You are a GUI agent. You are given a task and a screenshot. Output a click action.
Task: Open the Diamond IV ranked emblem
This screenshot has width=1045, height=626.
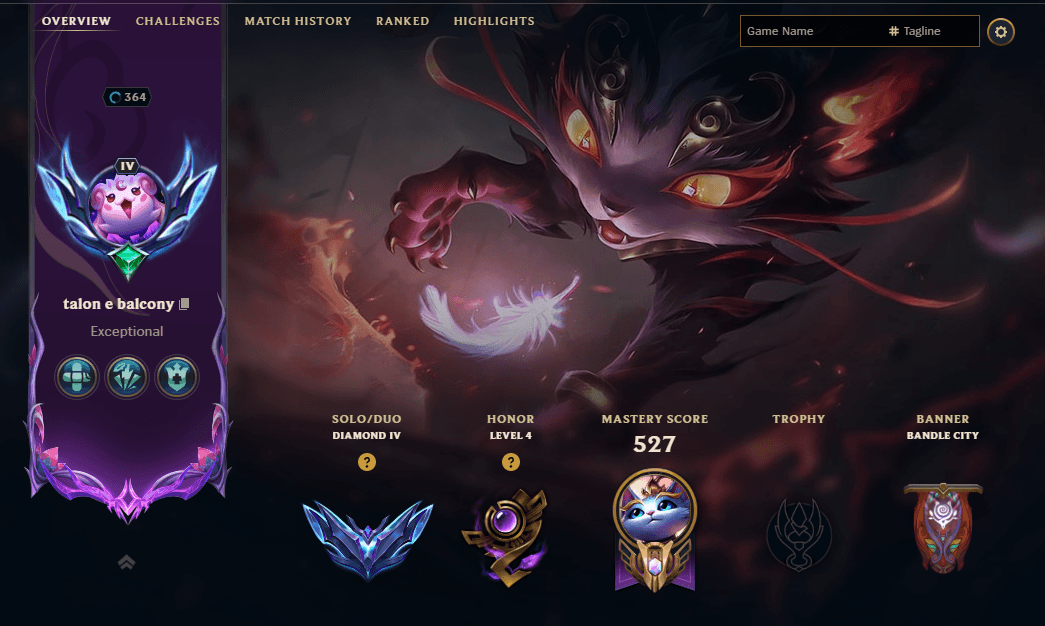tap(367, 537)
